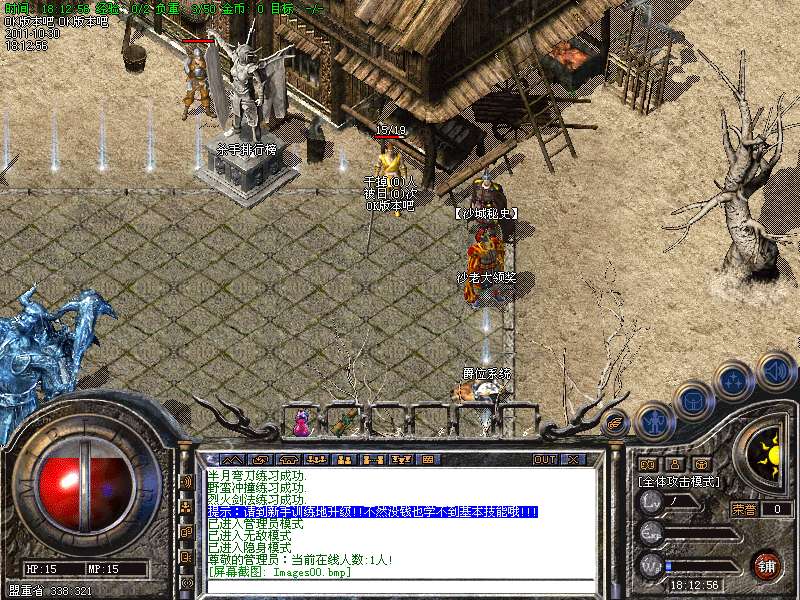Click the grid icon on chat toolbar
The width and height of the screenshot is (800, 600).
point(428,459)
